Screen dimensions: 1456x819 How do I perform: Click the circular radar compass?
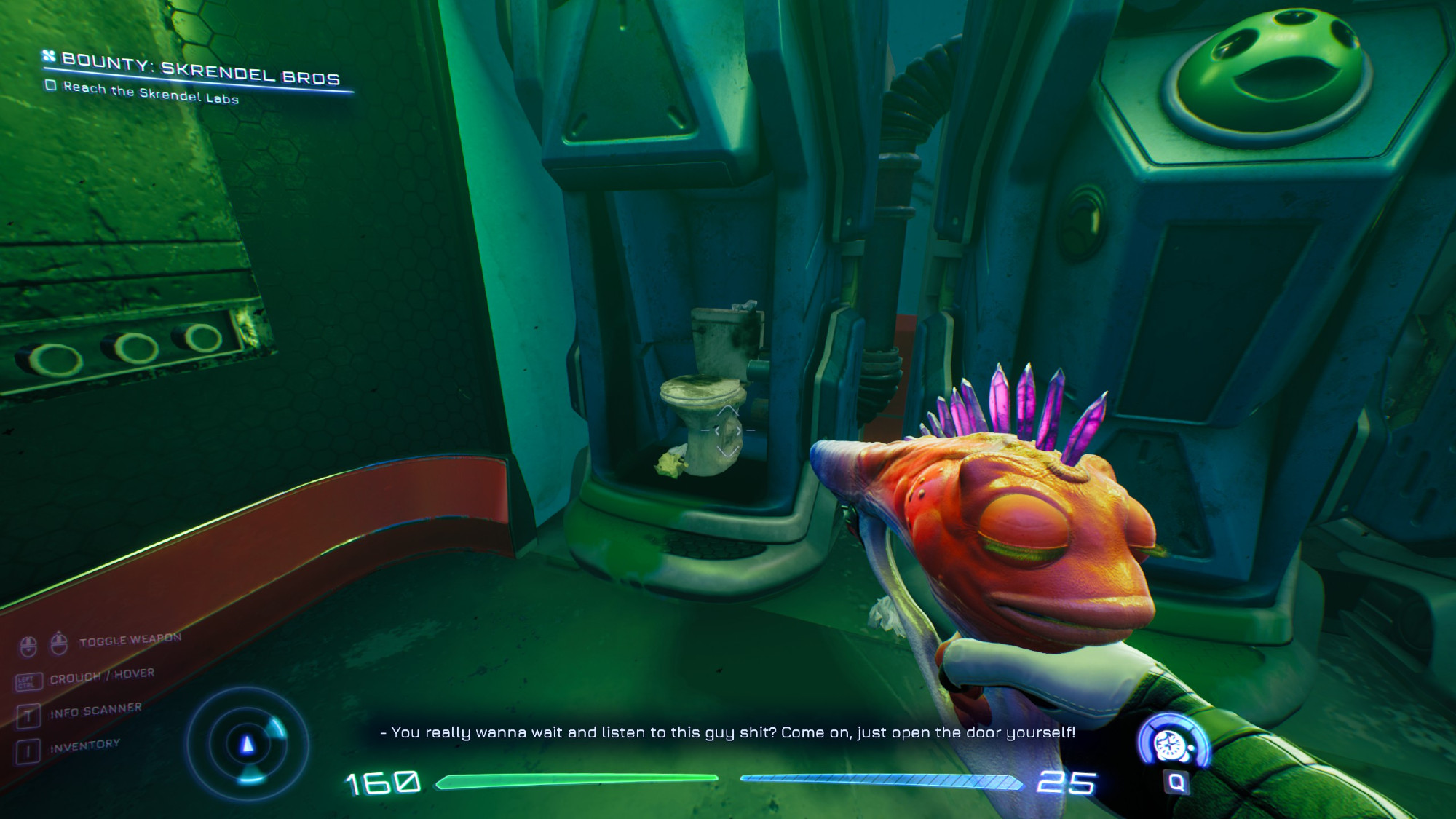coord(248,744)
